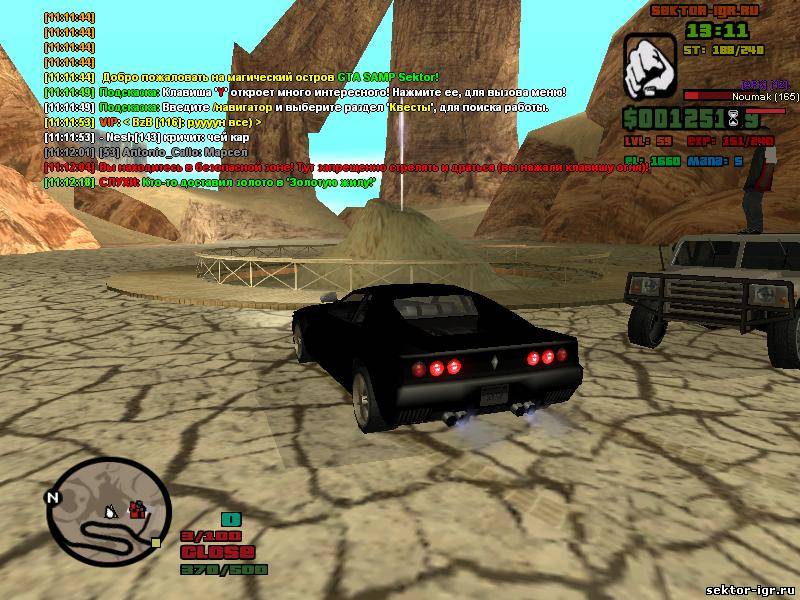This screenshot has width=800, height=600.
Task: Click the fist weapon icon
Action: [650, 68]
